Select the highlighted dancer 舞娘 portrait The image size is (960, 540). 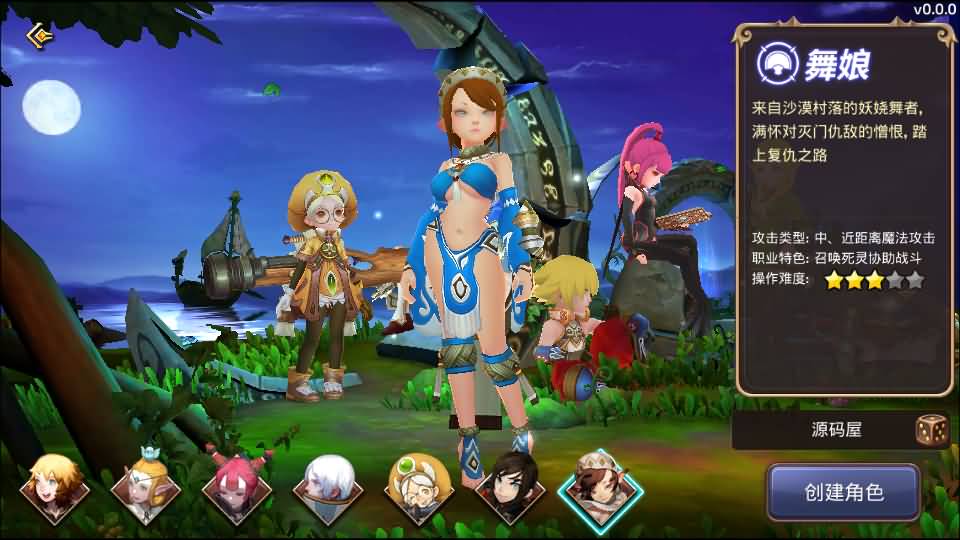(x=600, y=487)
